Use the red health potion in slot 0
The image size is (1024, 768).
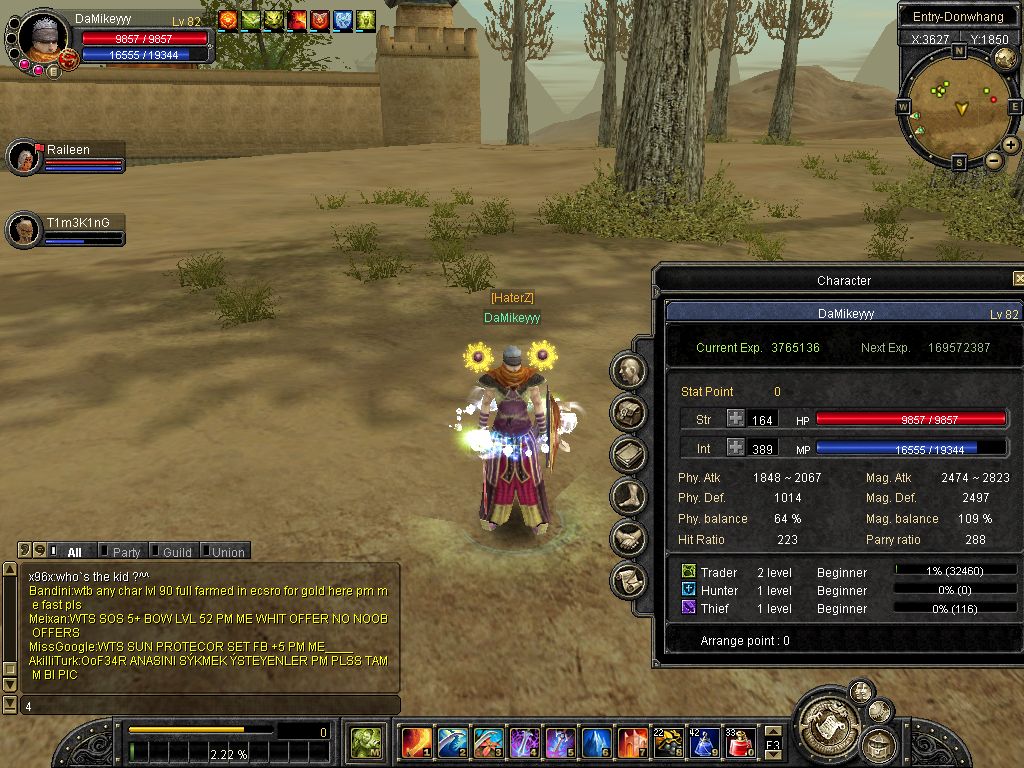coord(740,743)
